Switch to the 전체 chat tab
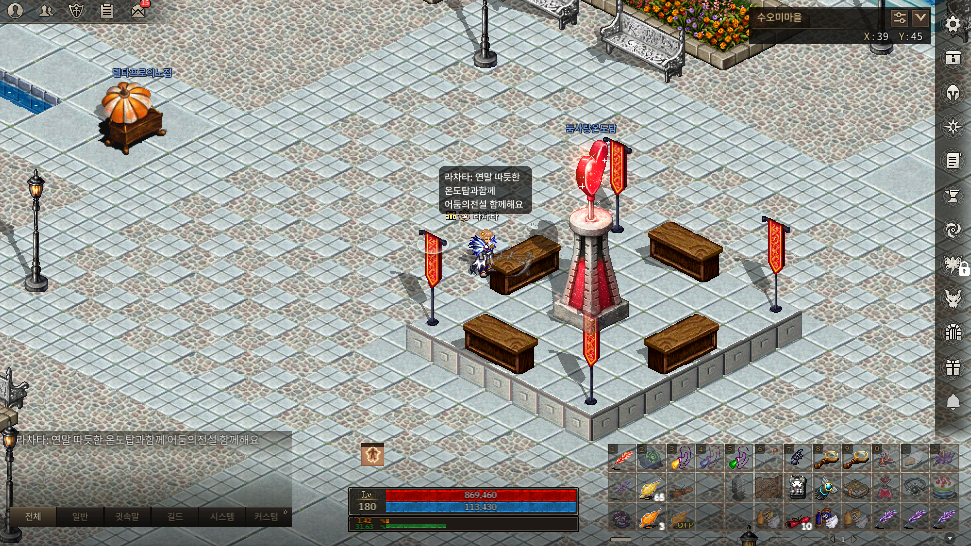The height and width of the screenshot is (546, 971). tap(31, 517)
